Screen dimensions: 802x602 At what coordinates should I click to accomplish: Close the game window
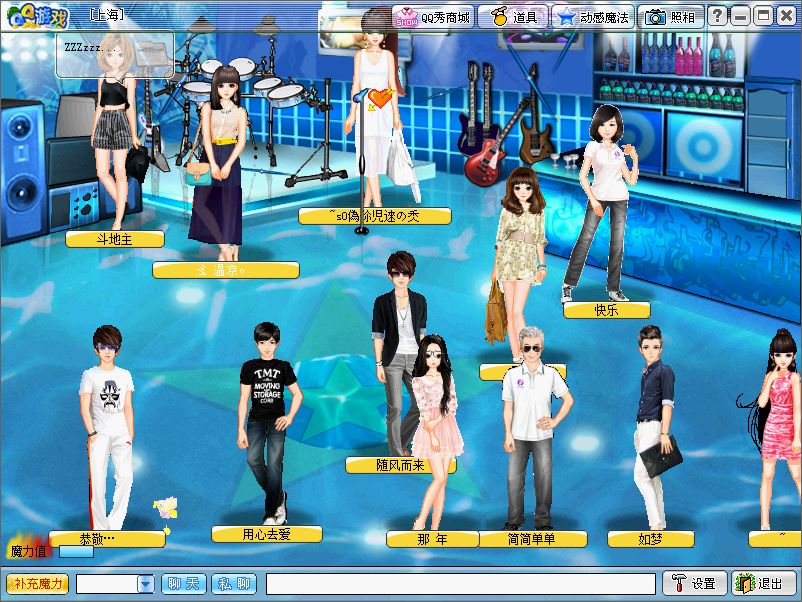pyautogui.click(x=786, y=17)
